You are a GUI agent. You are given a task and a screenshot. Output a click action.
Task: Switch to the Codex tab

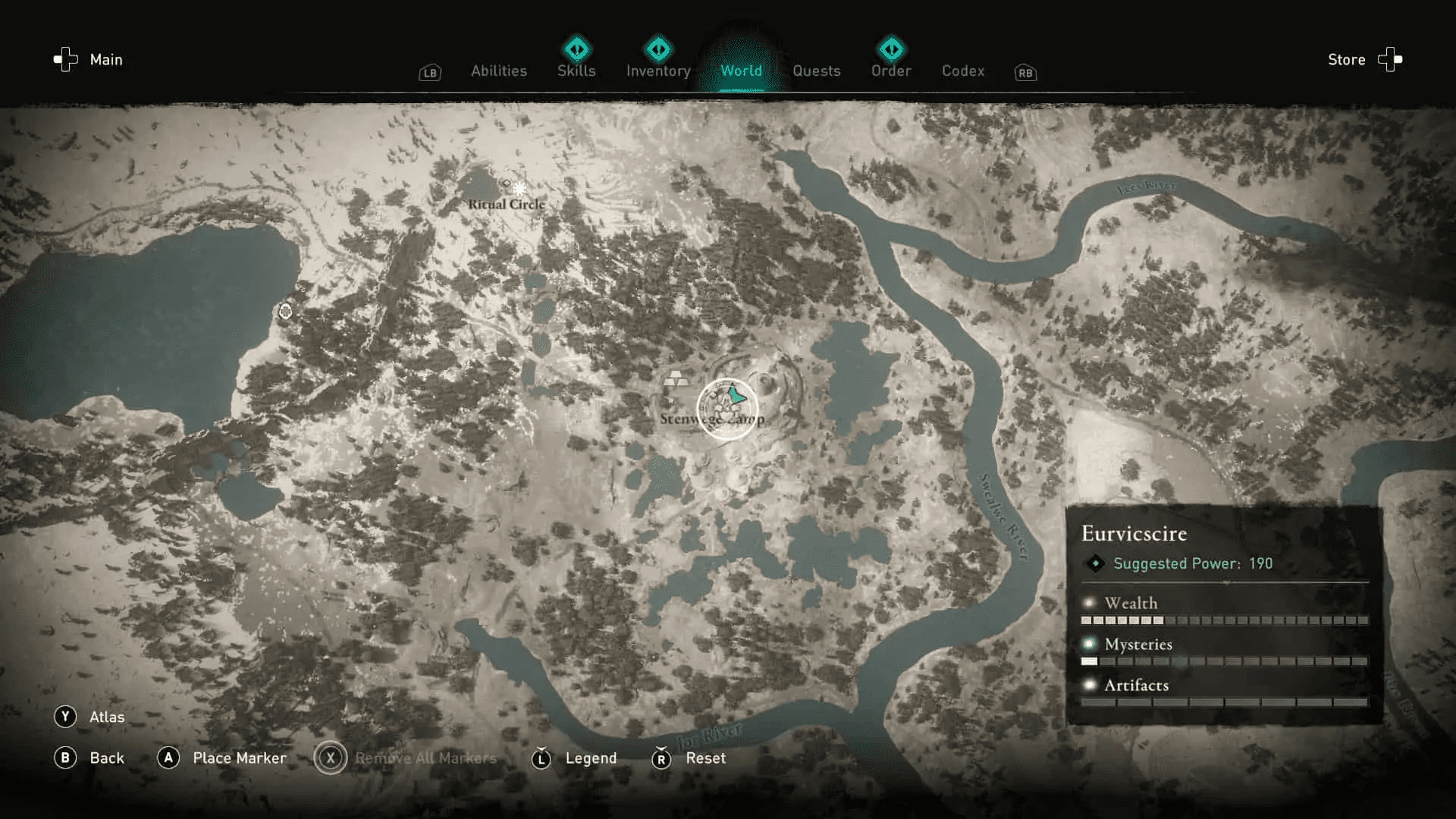[962, 71]
